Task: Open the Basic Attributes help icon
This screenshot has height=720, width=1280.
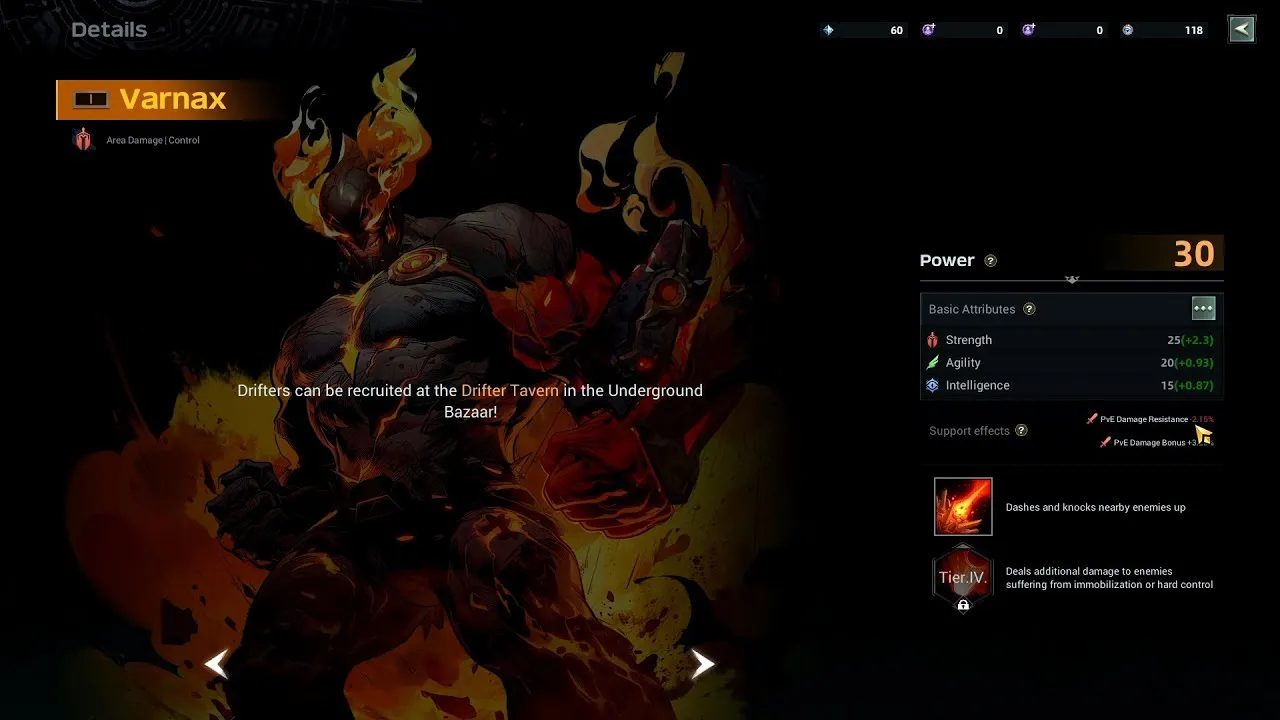Action: click(x=1029, y=309)
